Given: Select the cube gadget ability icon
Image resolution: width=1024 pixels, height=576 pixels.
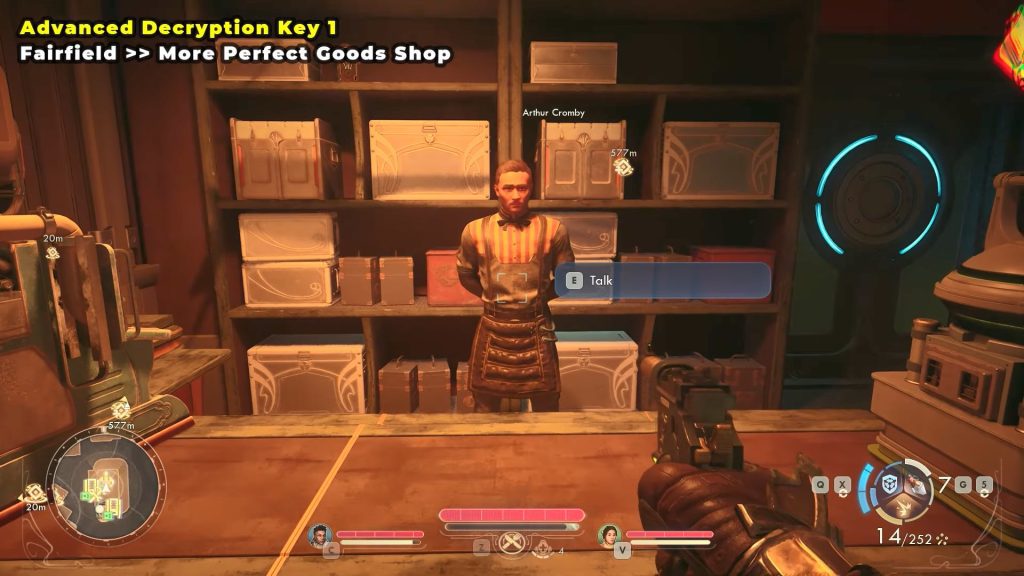Looking at the screenshot, I should click(888, 484).
